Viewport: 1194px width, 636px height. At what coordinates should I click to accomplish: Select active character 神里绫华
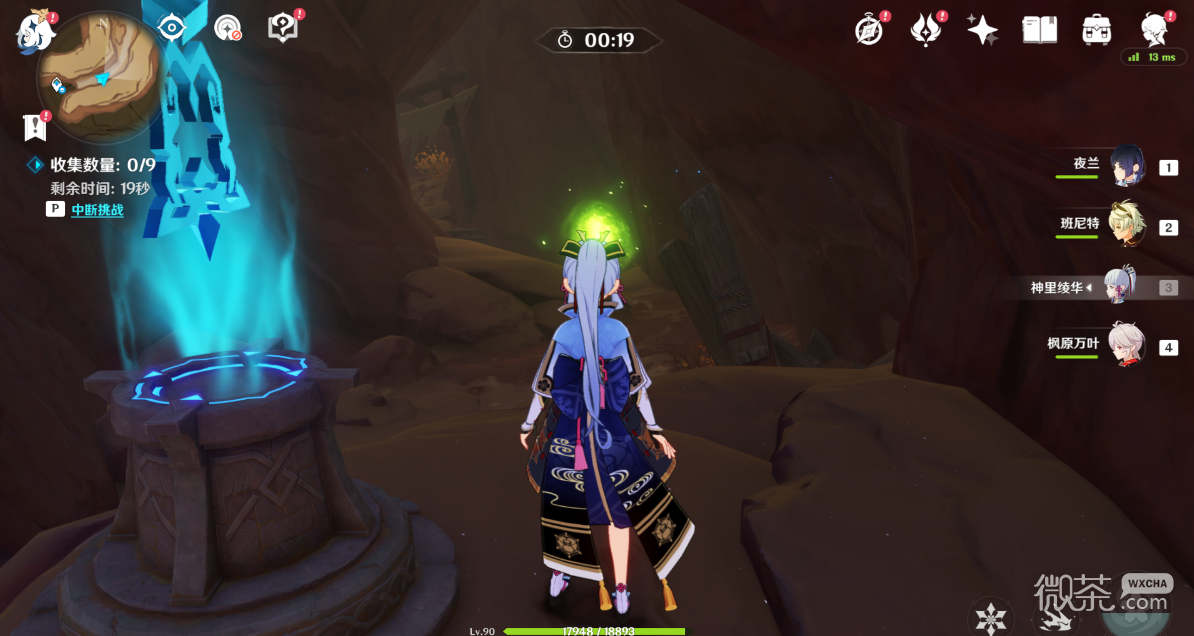[x=1123, y=287]
